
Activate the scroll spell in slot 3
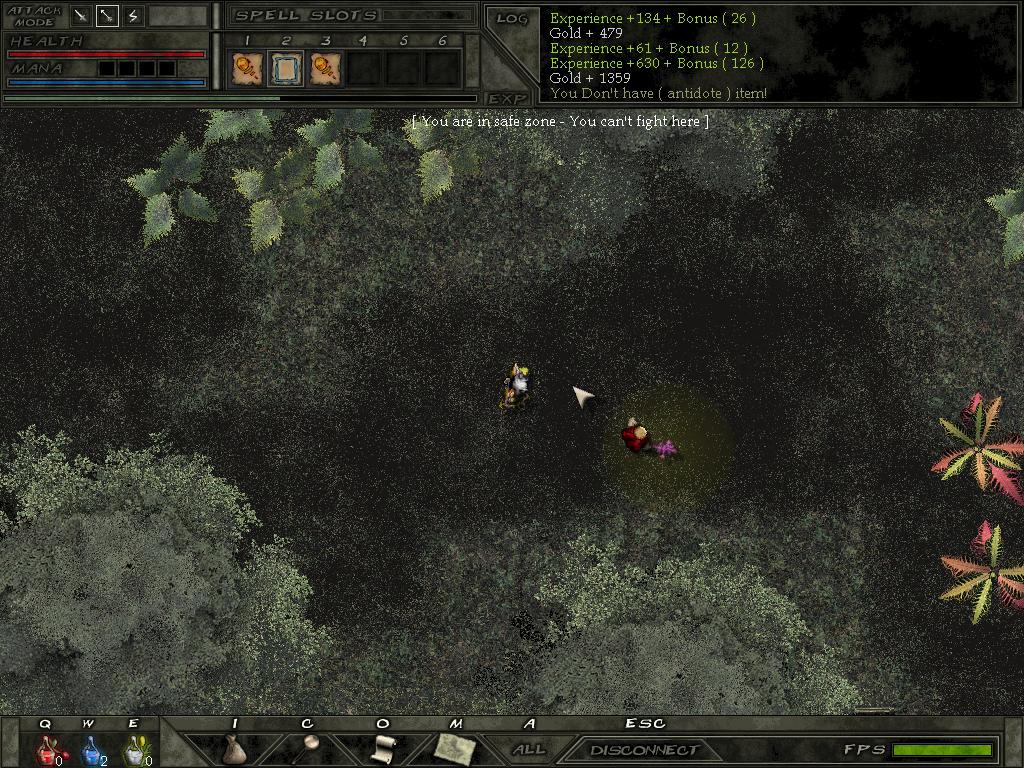coord(325,68)
